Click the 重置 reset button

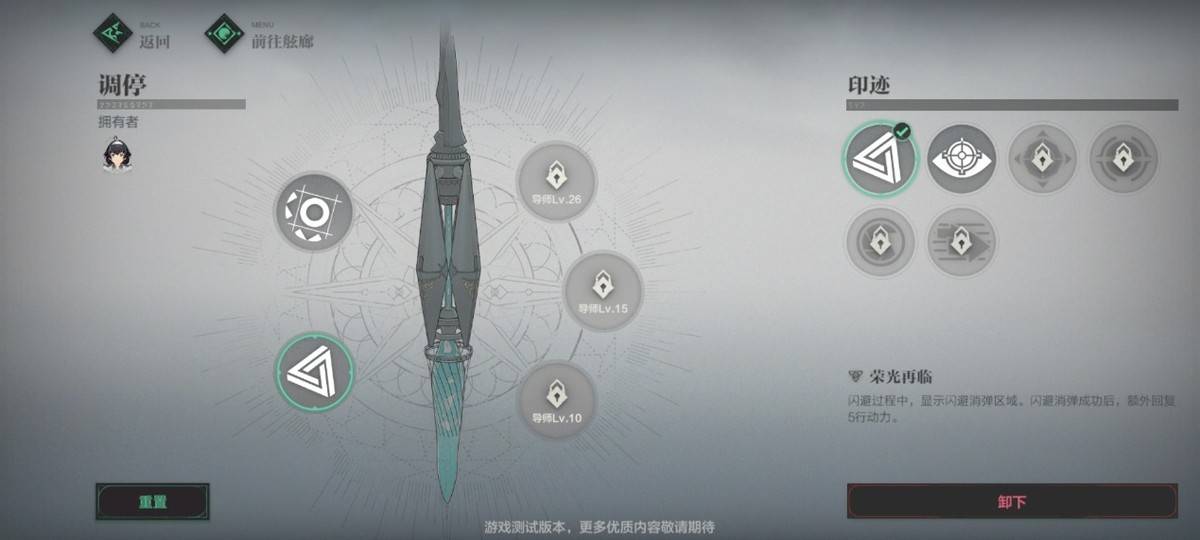(x=152, y=502)
